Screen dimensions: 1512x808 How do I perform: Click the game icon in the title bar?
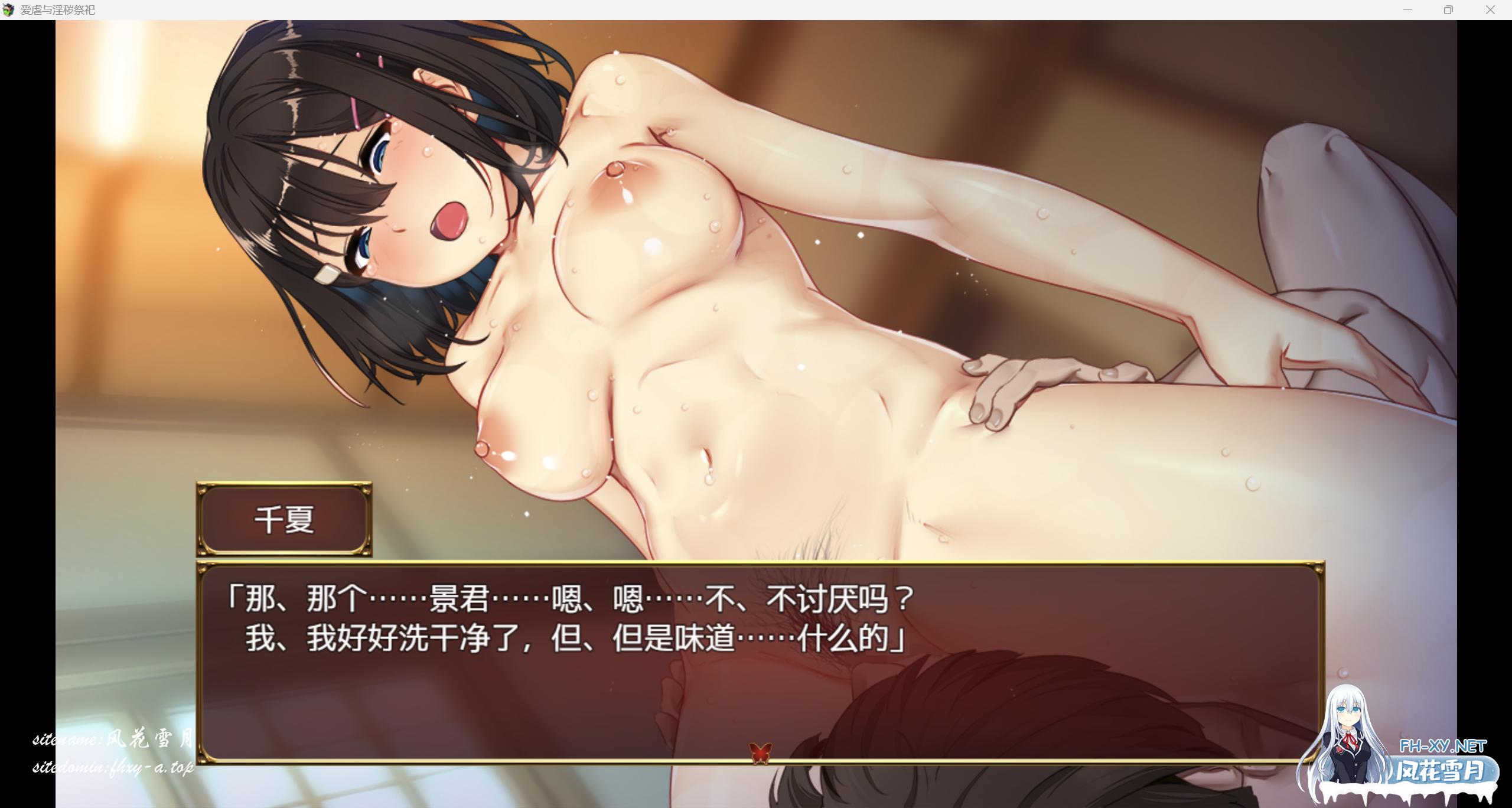[x=9, y=9]
